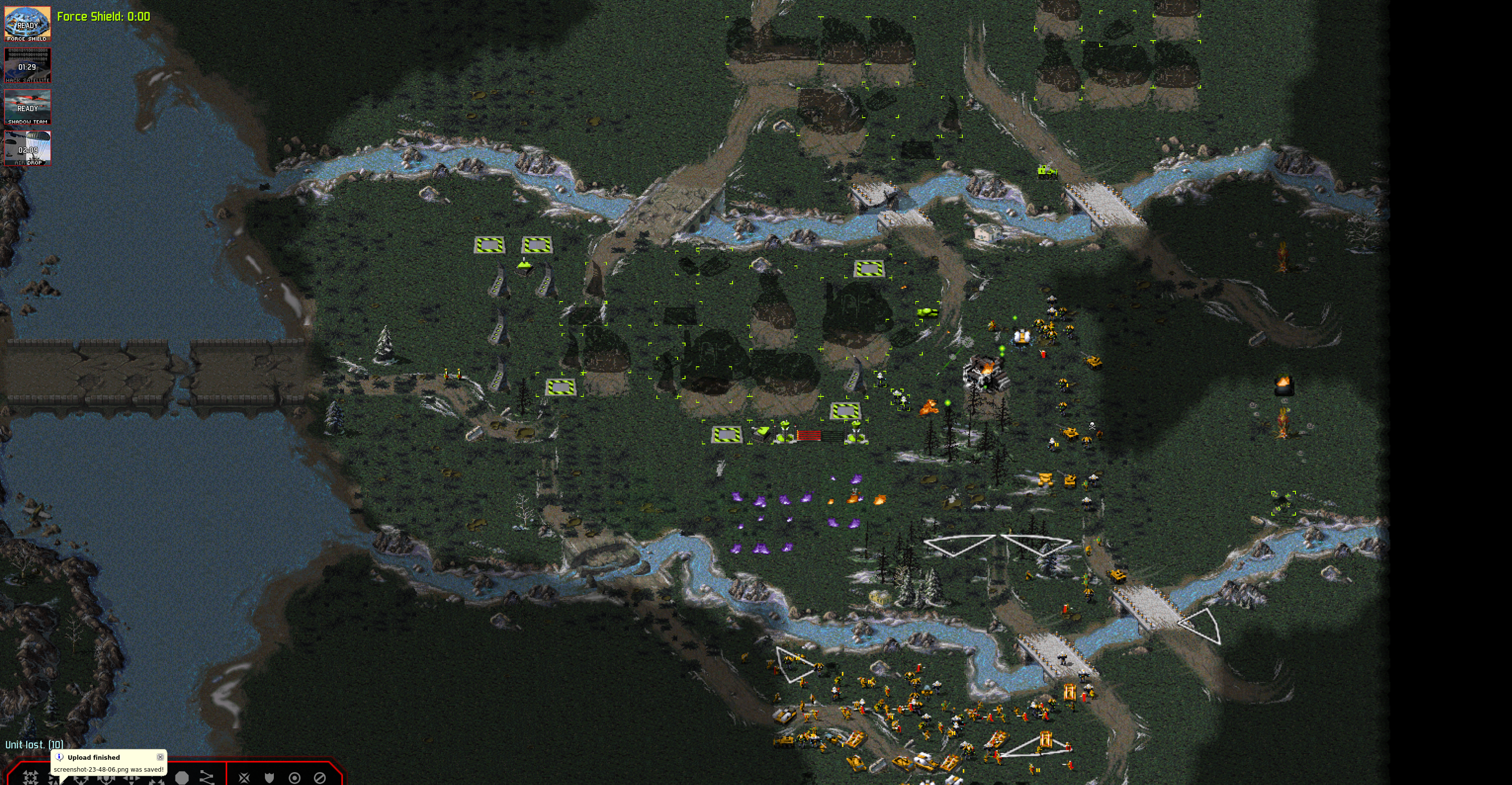Choose the Air Drop support power
This screenshot has height=785, width=1512.
[28, 148]
